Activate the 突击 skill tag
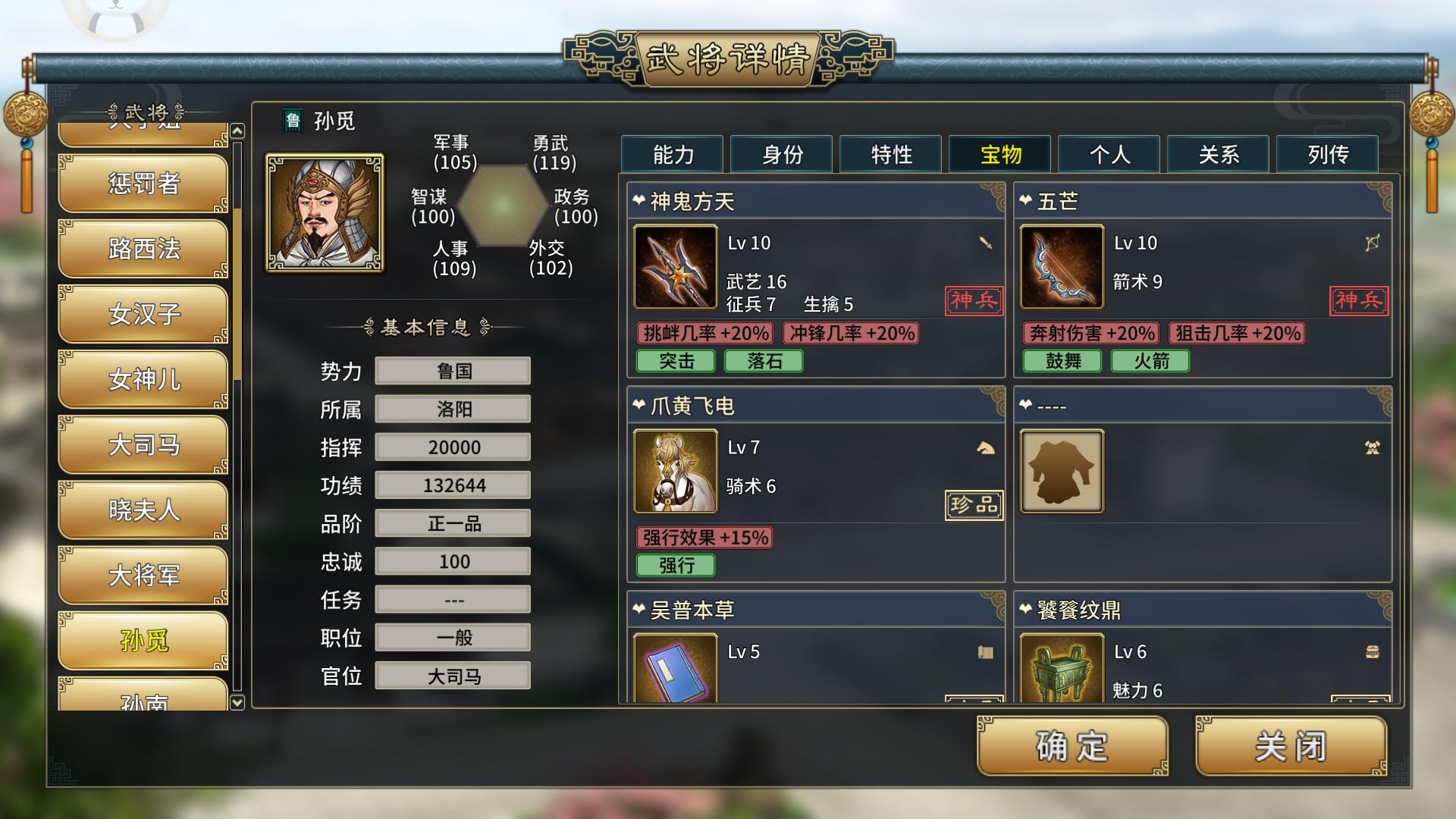Image resolution: width=1456 pixels, height=819 pixels. coord(676,361)
